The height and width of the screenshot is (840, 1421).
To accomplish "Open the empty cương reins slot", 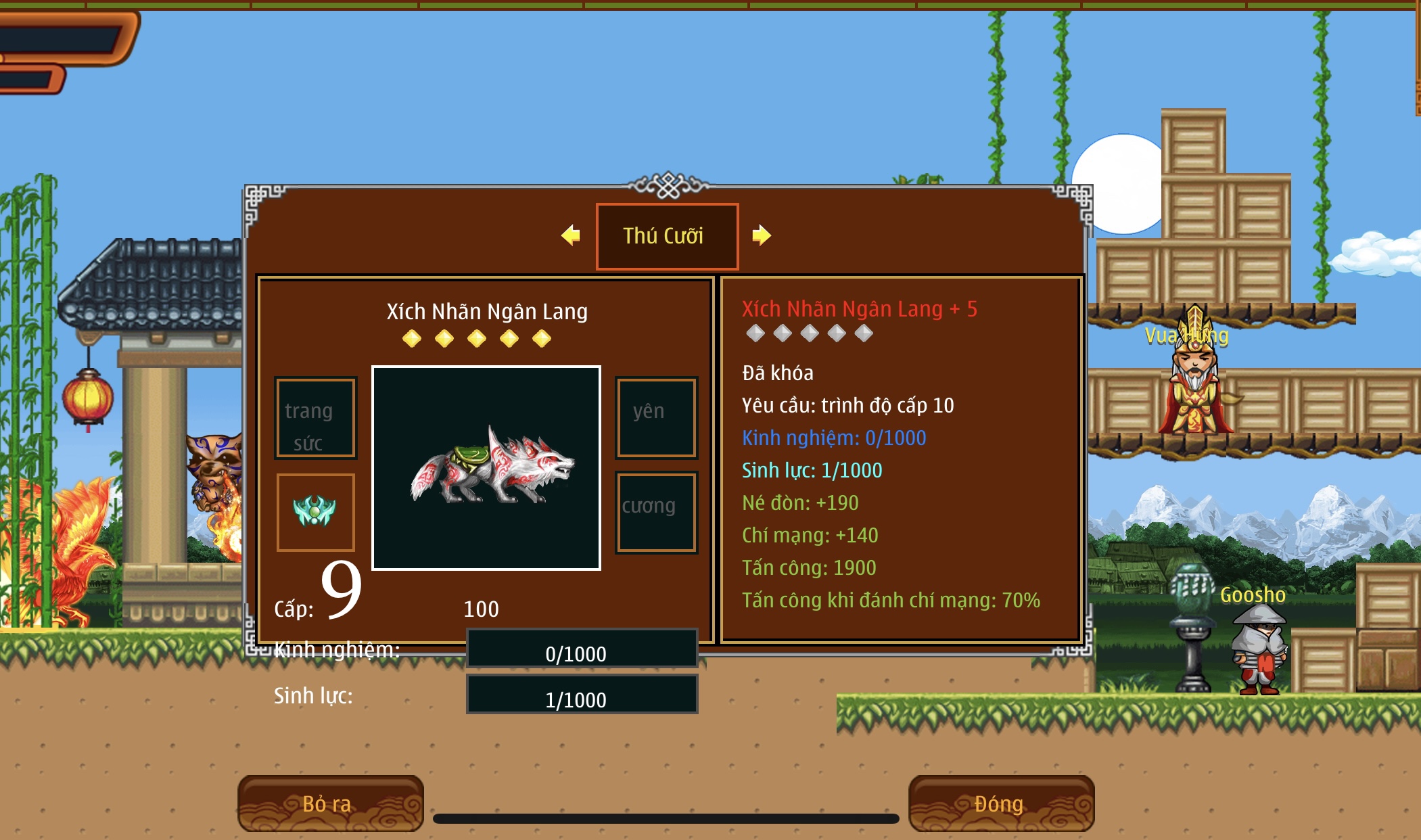I will (656, 512).
